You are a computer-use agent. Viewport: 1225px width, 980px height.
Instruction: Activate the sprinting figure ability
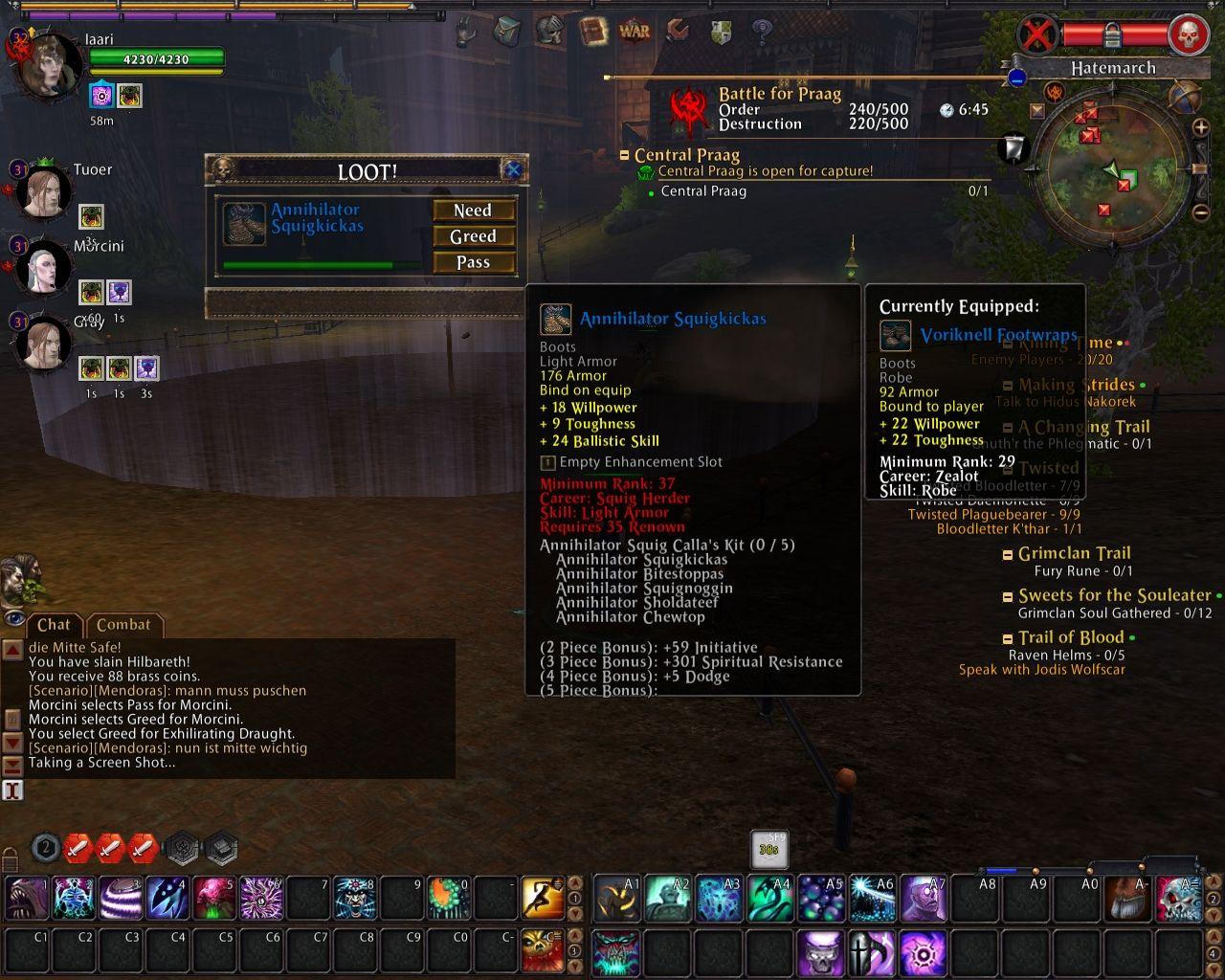tap(543, 898)
